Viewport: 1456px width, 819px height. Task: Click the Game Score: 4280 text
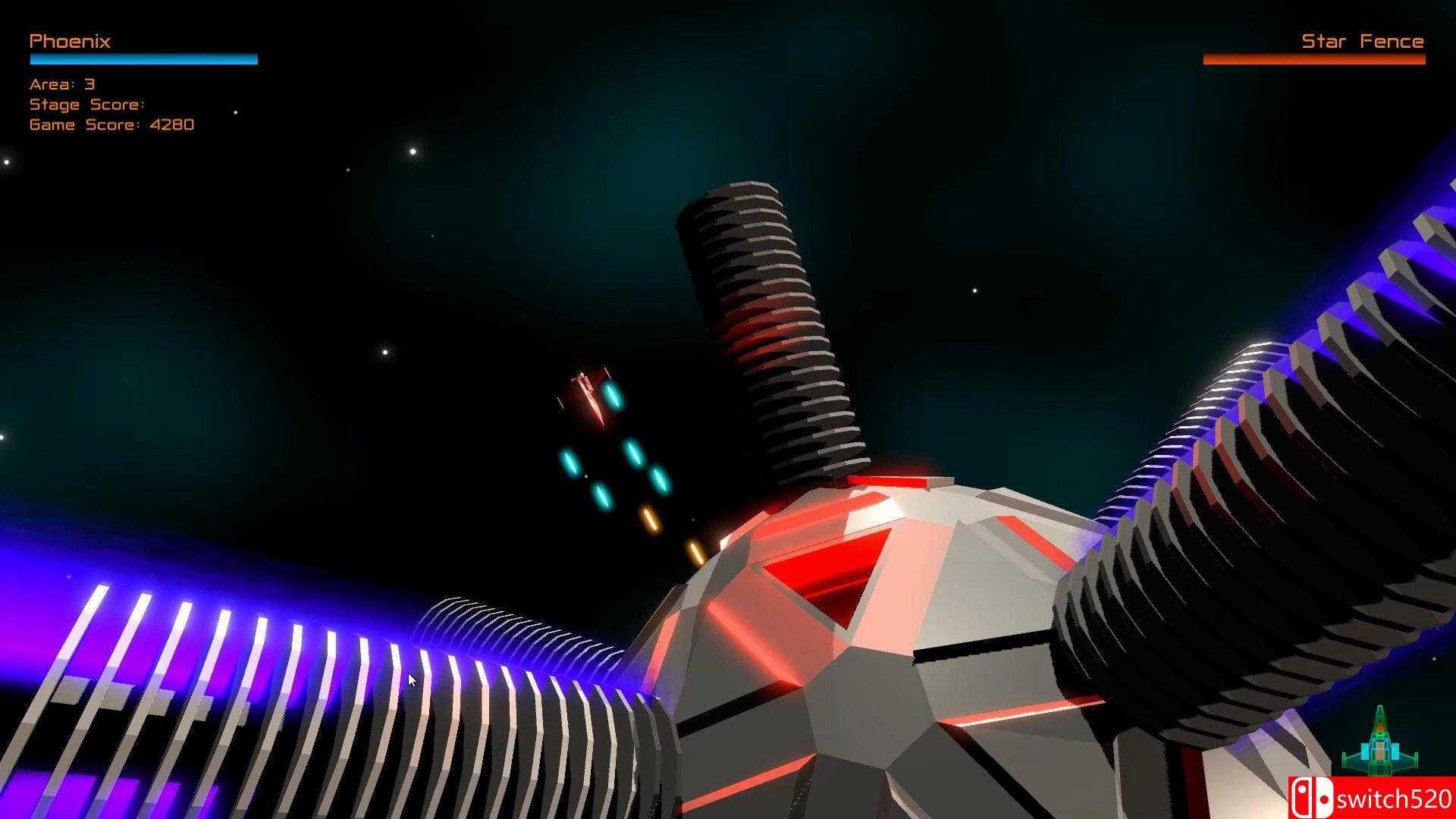coord(111,124)
